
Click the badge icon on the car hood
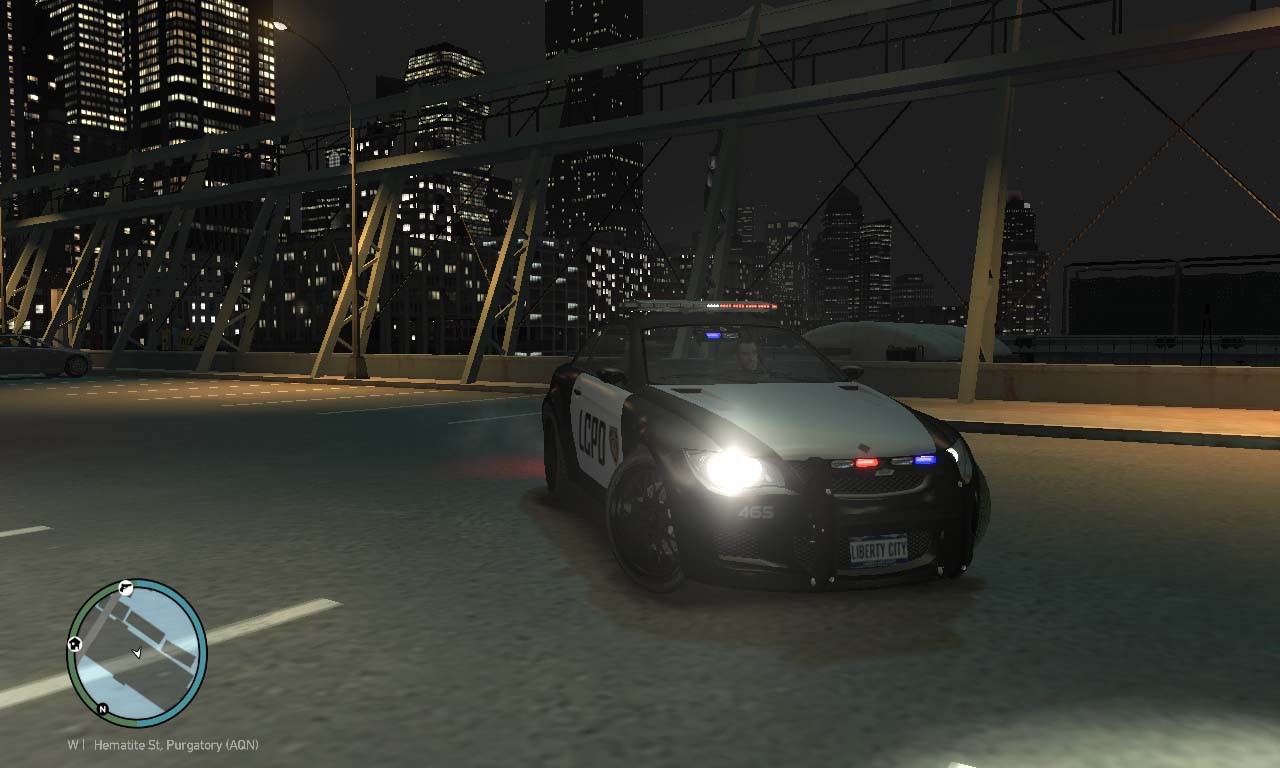click(x=863, y=446)
